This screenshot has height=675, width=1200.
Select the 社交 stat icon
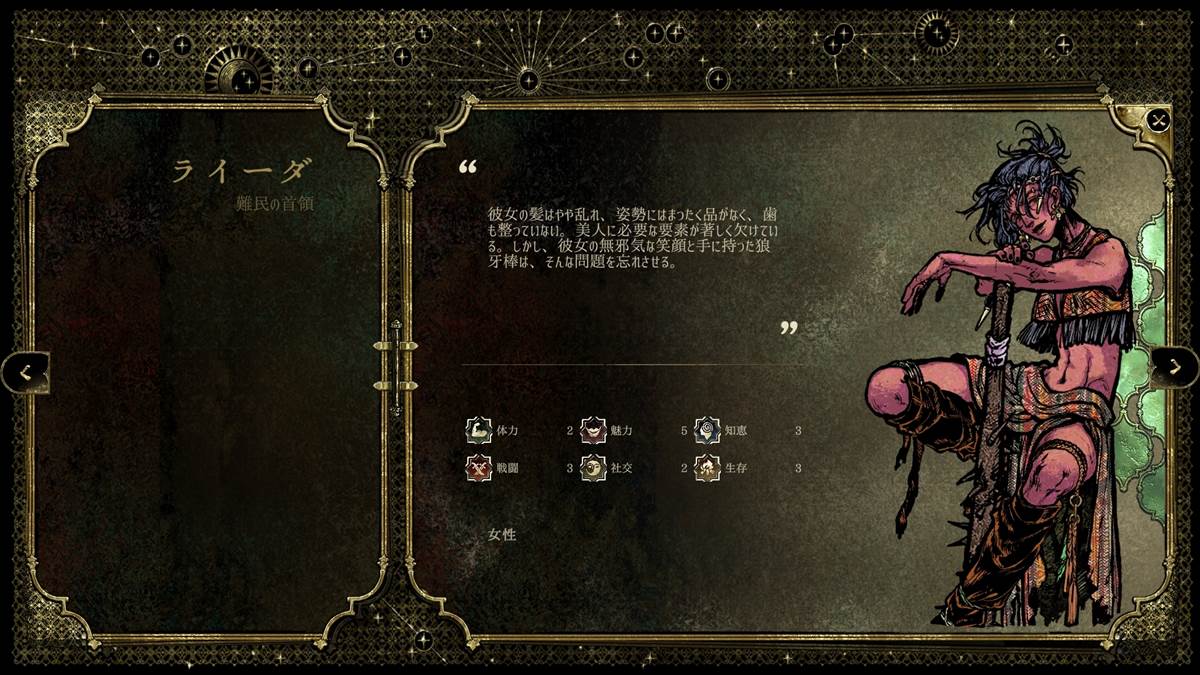click(x=594, y=467)
